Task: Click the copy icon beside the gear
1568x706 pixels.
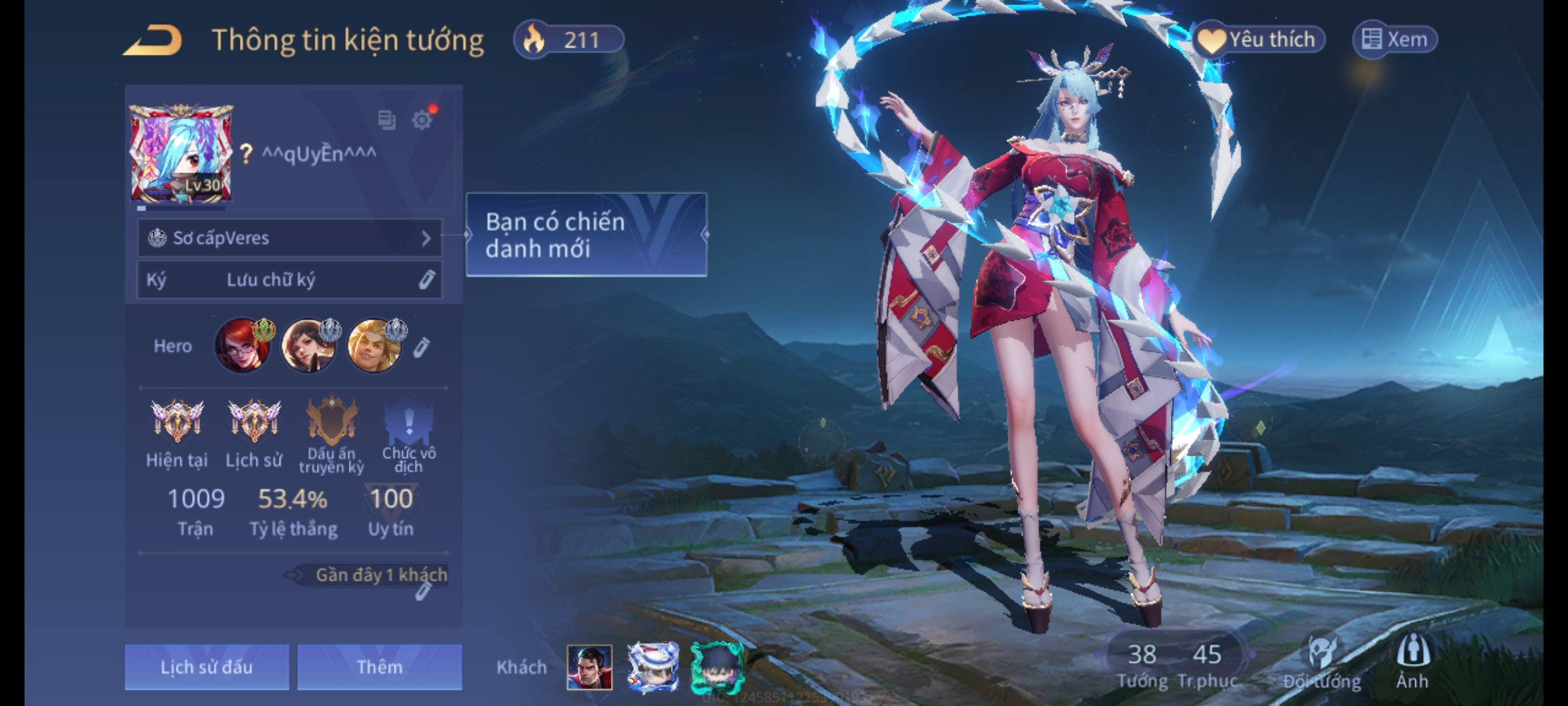Action: (387, 120)
